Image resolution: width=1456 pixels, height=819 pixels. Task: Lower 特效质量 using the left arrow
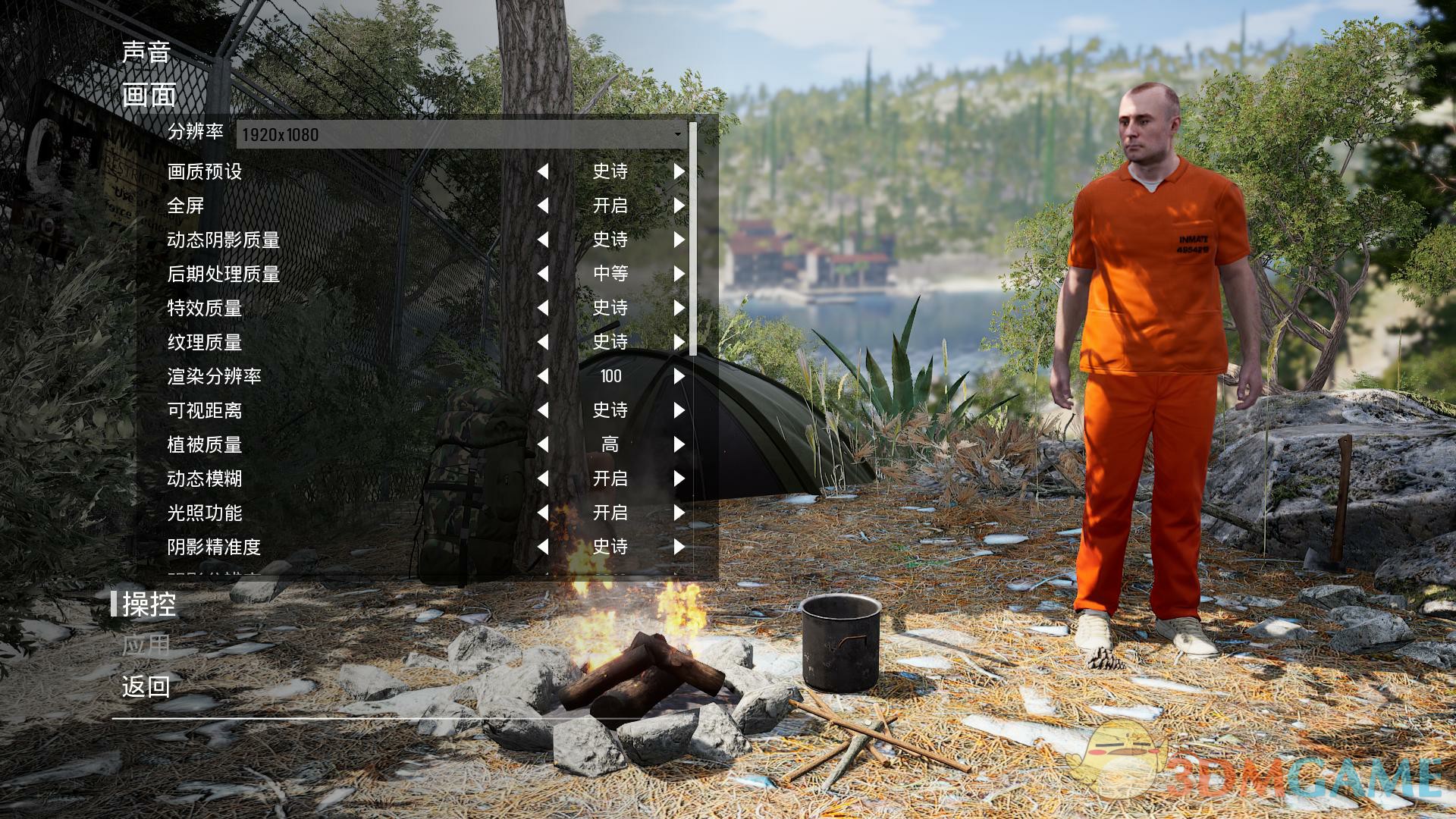pyautogui.click(x=543, y=309)
